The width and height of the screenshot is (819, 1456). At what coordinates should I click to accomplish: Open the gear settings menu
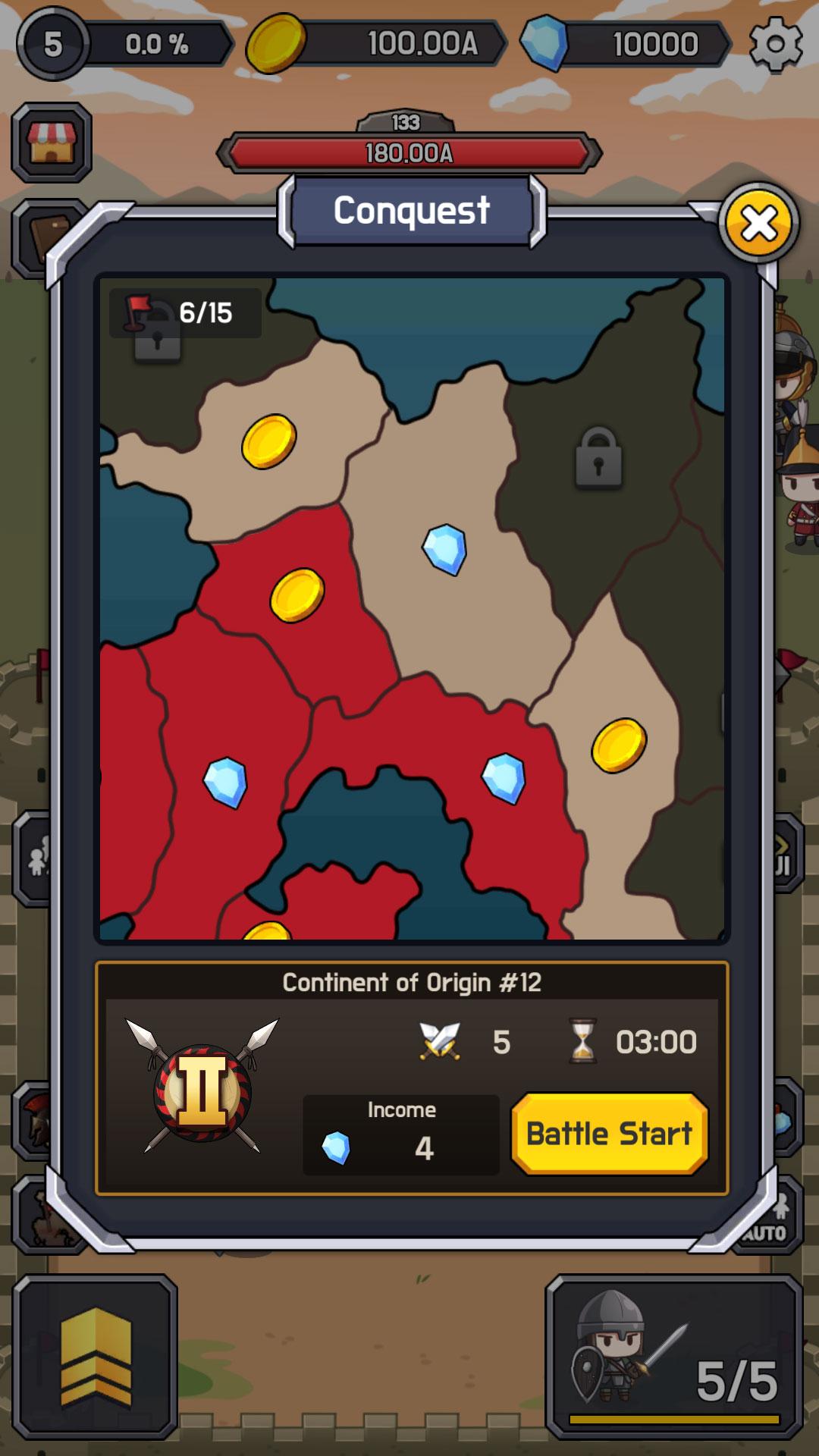775,44
